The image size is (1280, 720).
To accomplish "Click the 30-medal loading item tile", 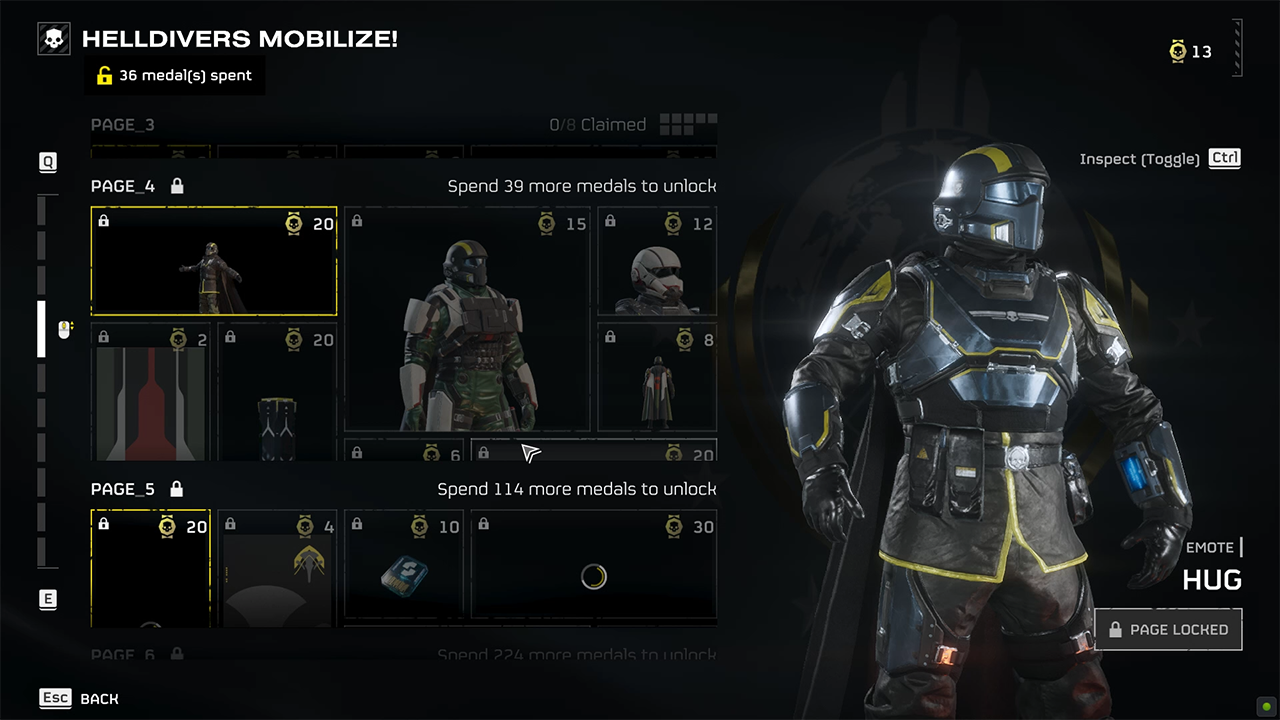I will click(x=593, y=566).
